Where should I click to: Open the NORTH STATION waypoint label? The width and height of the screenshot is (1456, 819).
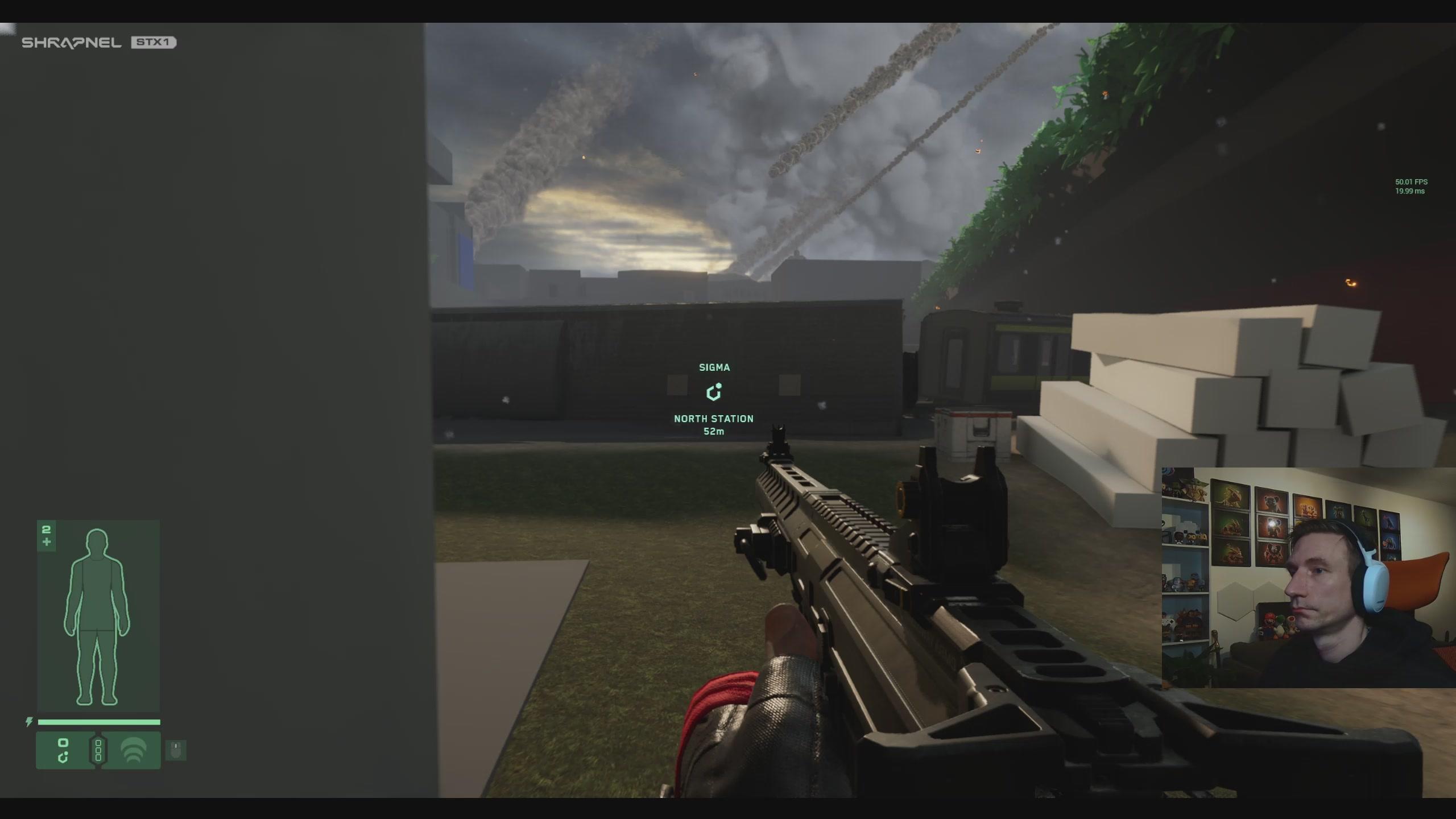click(x=713, y=419)
